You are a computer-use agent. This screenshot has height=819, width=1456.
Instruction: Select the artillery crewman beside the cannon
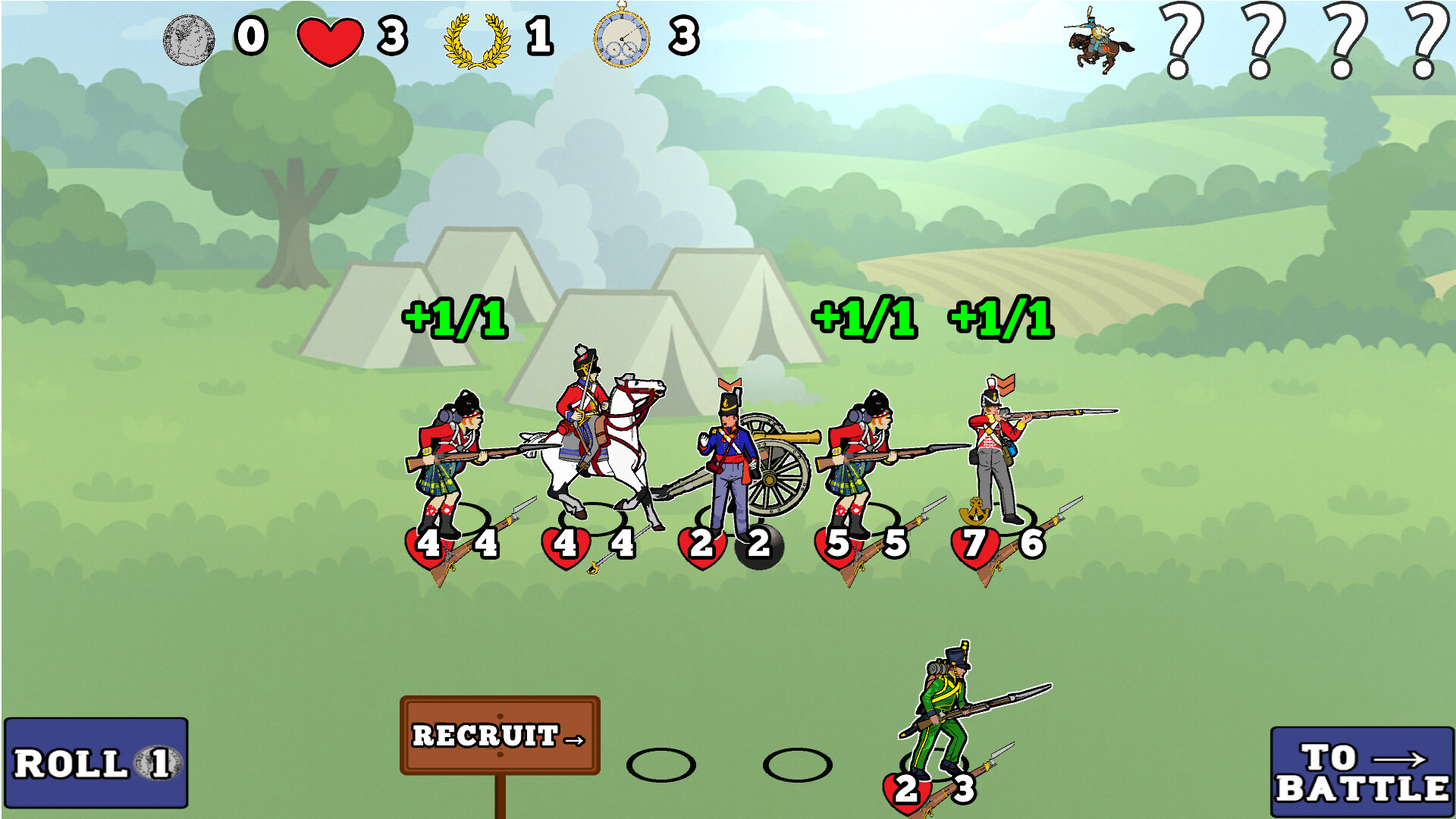pos(728,447)
